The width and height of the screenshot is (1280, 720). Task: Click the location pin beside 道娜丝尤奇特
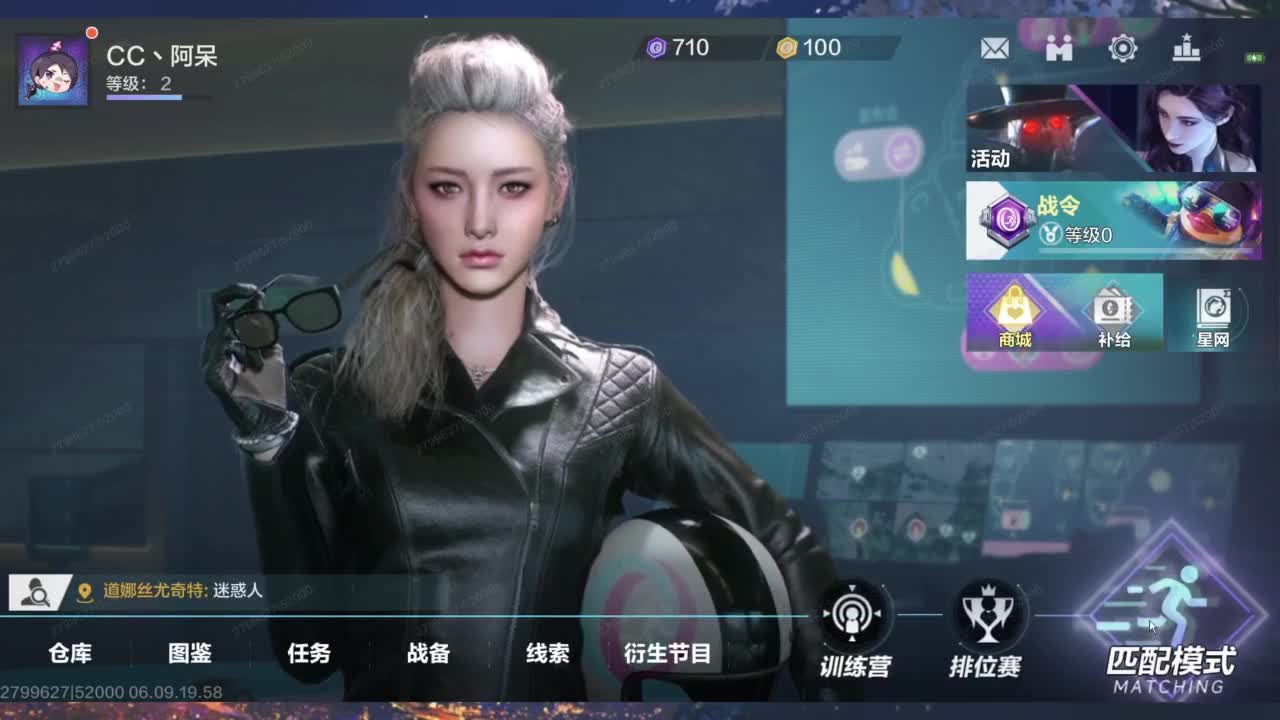tap(87, 592)
